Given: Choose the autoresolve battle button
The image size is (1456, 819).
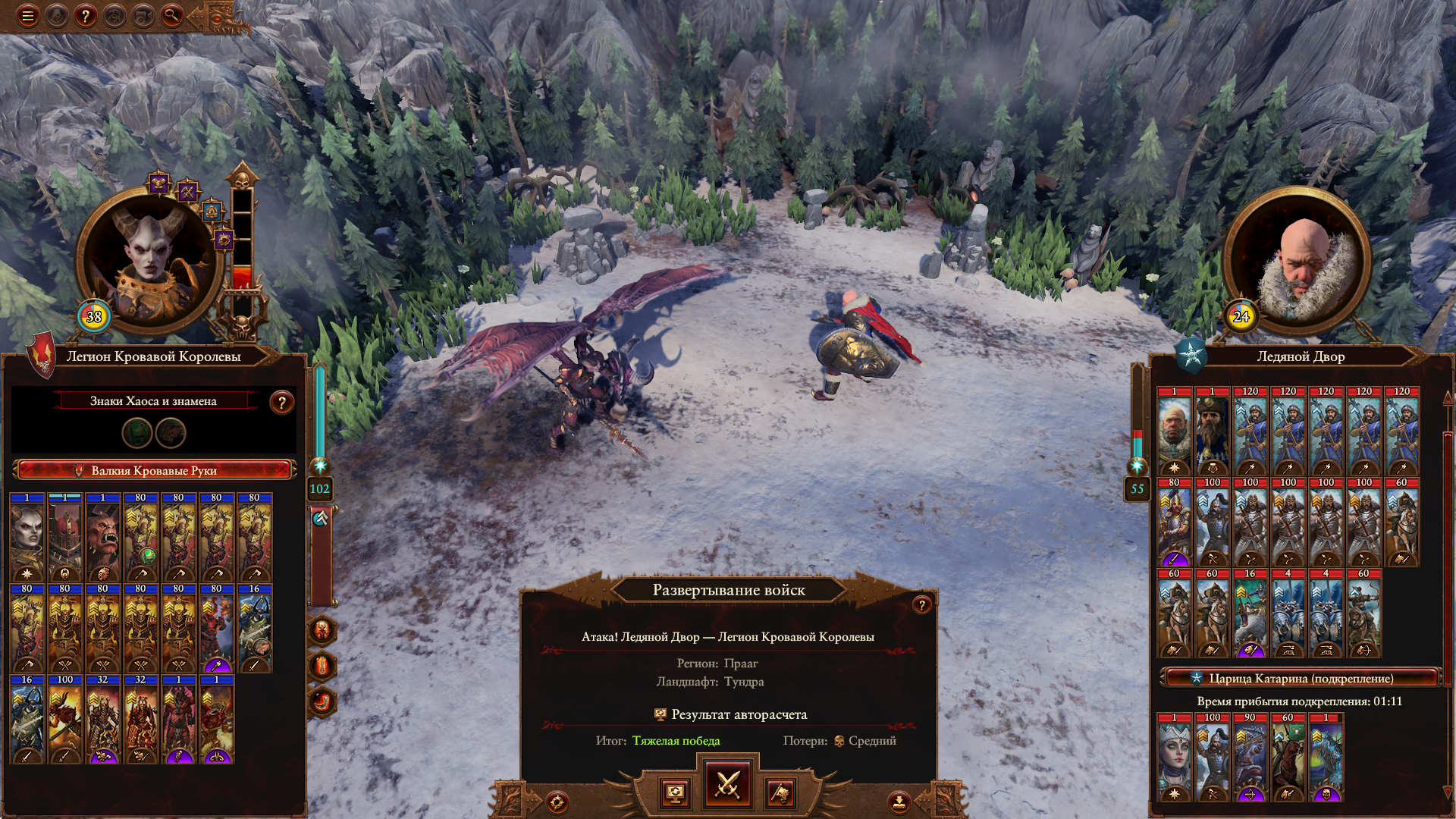Looking at the screenshot, I should coord(675,793).
